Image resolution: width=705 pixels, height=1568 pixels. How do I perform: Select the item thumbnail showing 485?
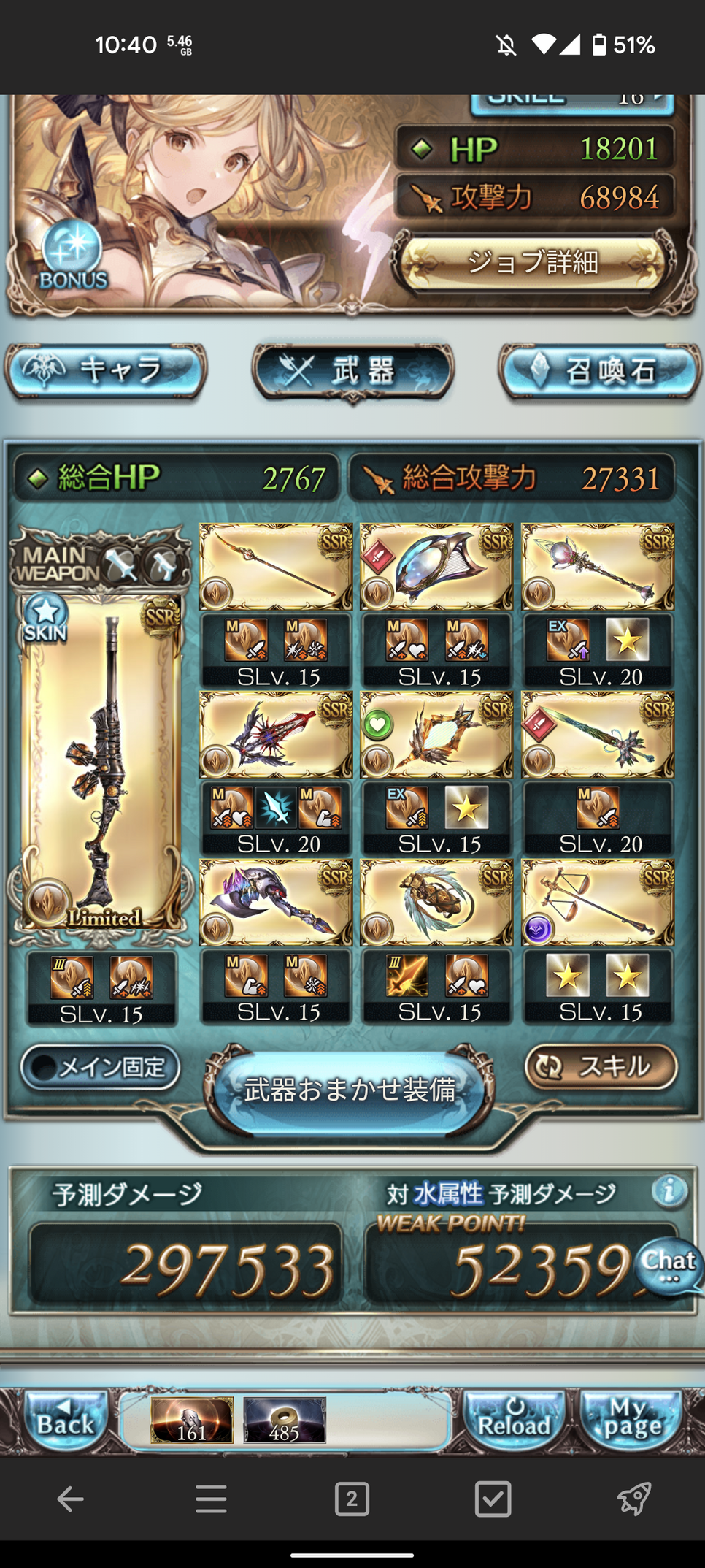[x=284, y=1420]
